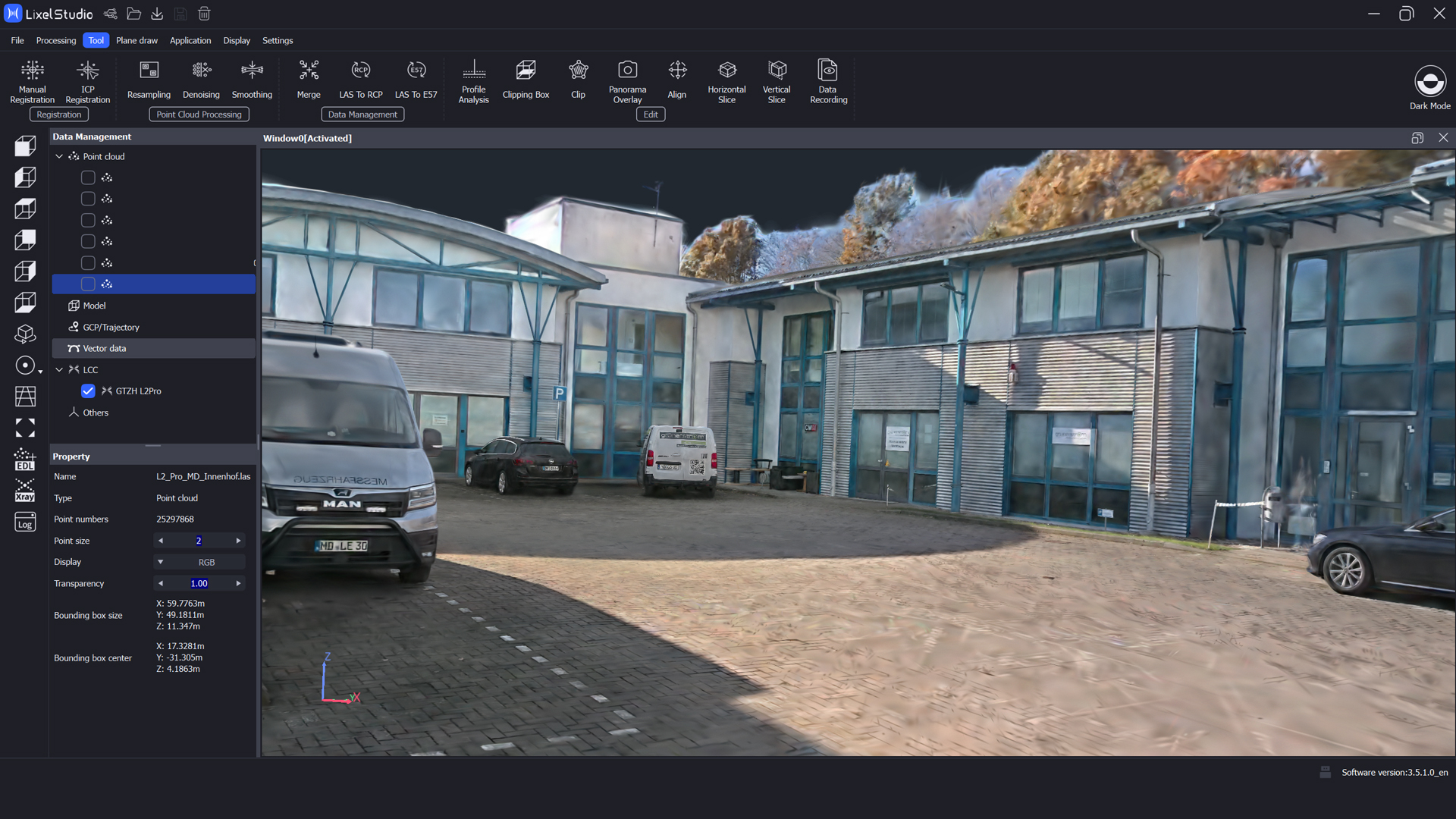The height and width of the screenshot is (819, 1456).
Task: Start the Panorama Overlay tool
Action: coord(627,81)
